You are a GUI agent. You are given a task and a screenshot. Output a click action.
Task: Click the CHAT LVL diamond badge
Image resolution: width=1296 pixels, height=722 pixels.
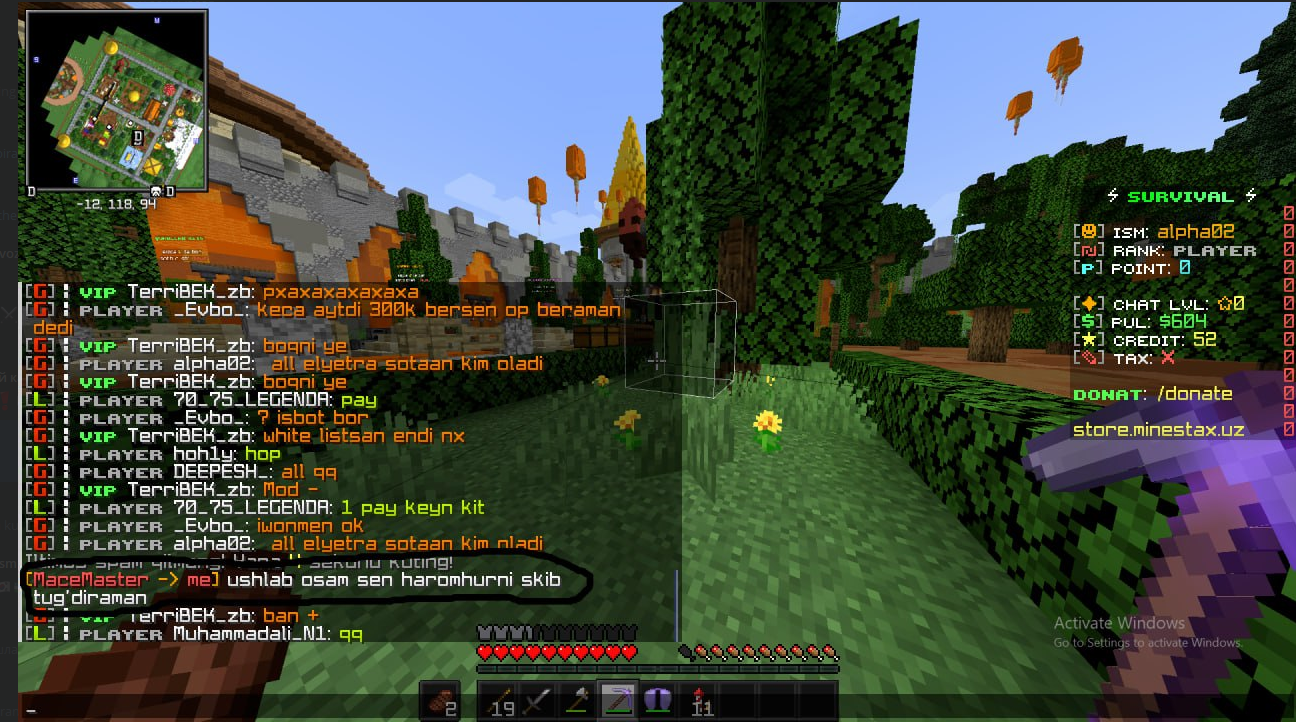click(1089, 303)
